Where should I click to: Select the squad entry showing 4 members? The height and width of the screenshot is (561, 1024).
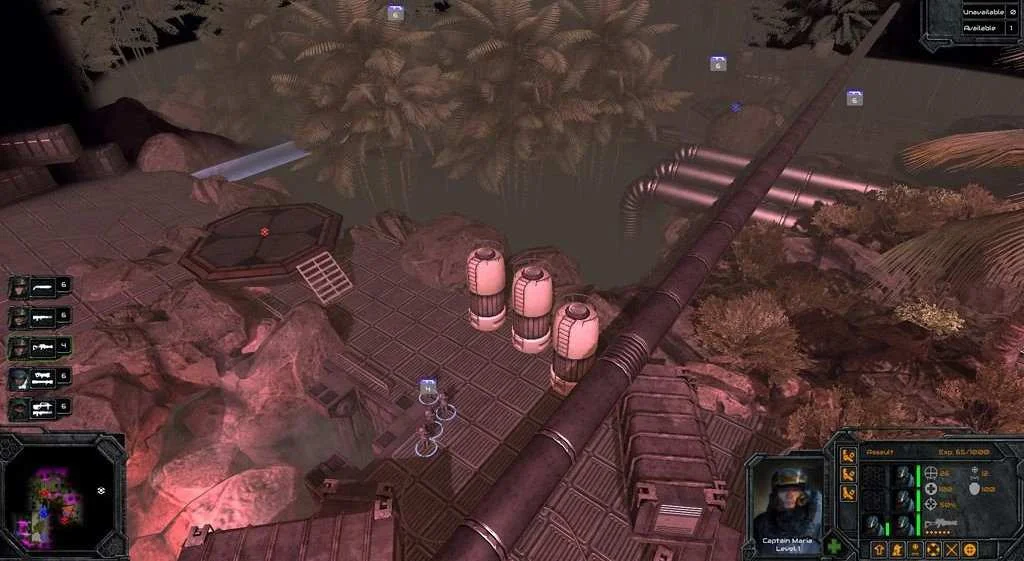[x=40, y=348]
